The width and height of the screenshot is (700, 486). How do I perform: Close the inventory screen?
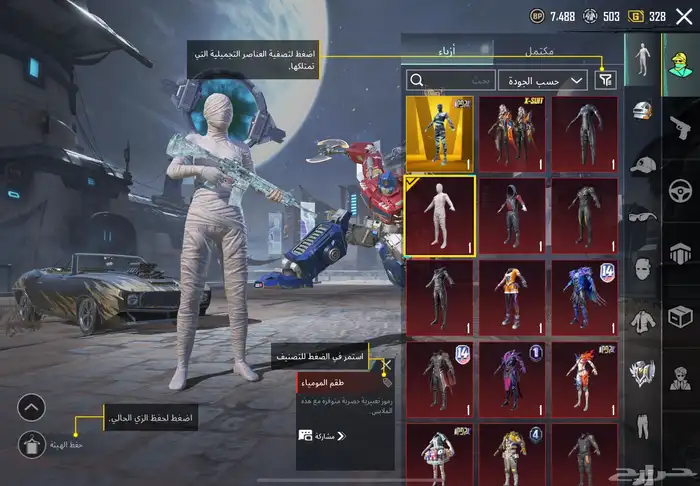[683, 16]
